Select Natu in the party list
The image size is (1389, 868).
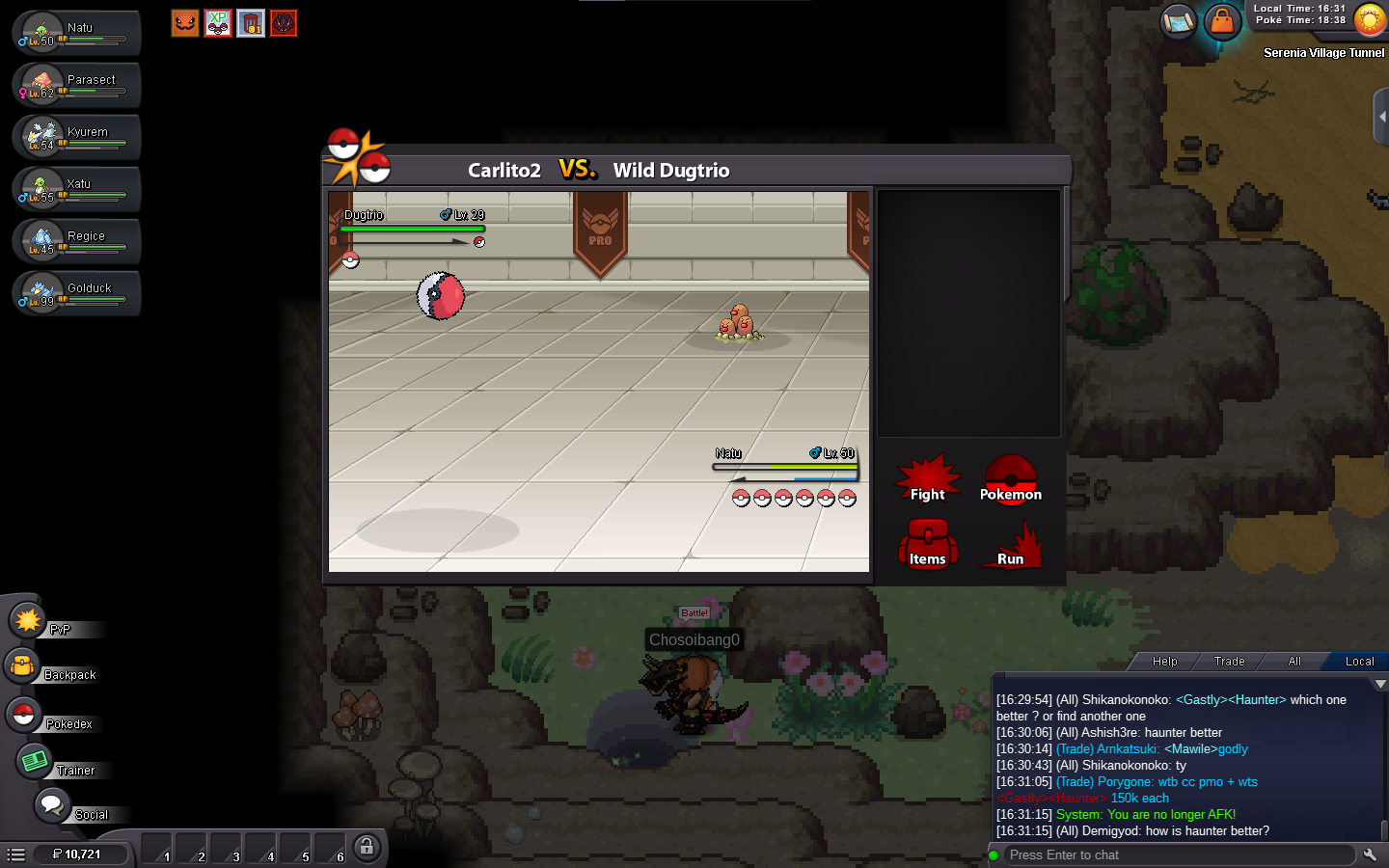coord(77,33)
